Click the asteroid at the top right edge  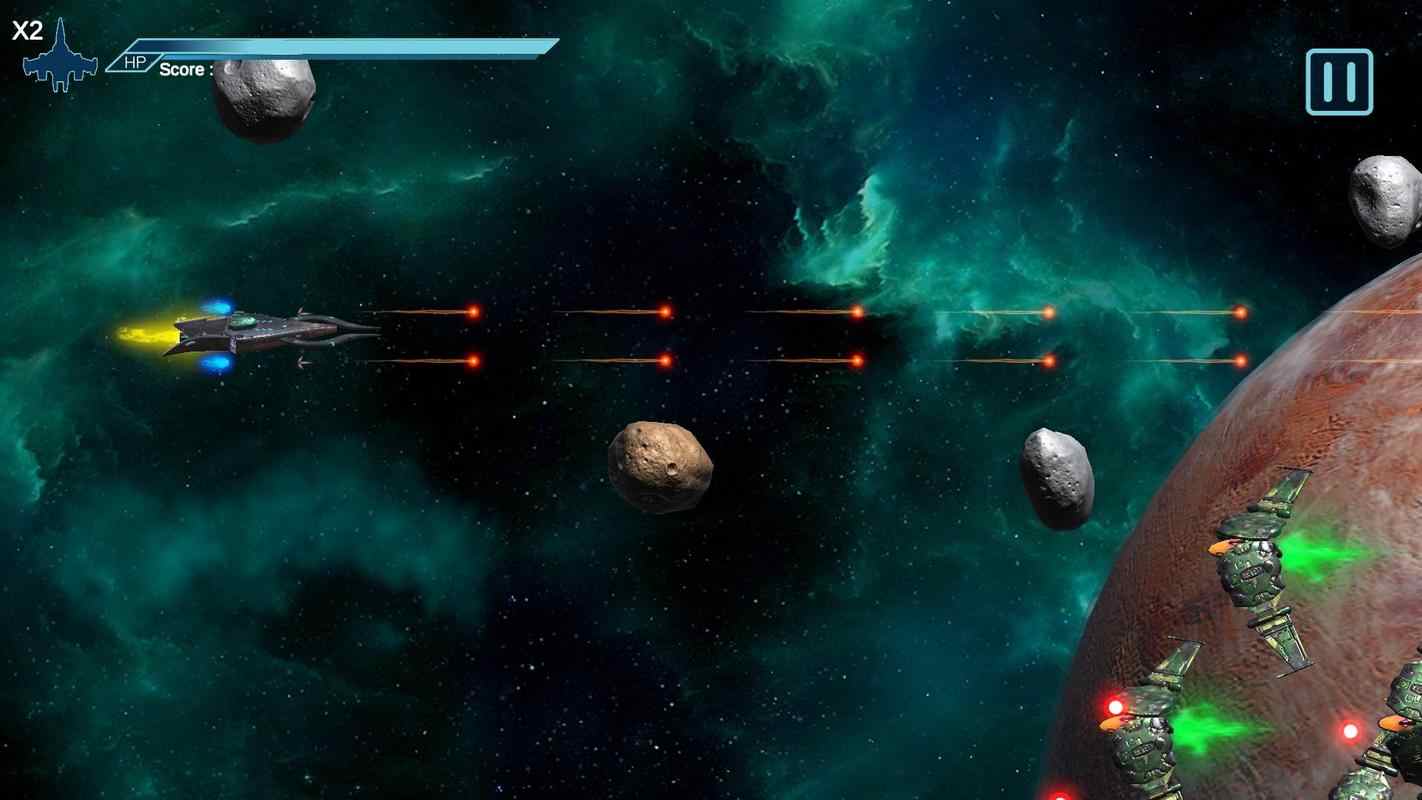1385,195
